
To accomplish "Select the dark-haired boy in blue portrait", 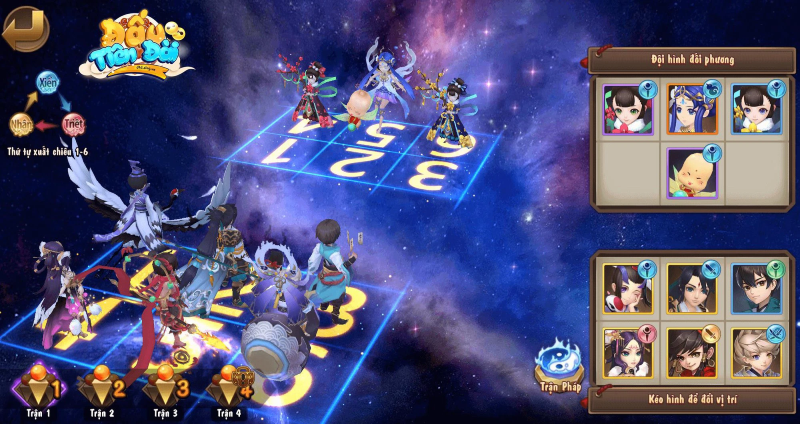I will [756, 288].
